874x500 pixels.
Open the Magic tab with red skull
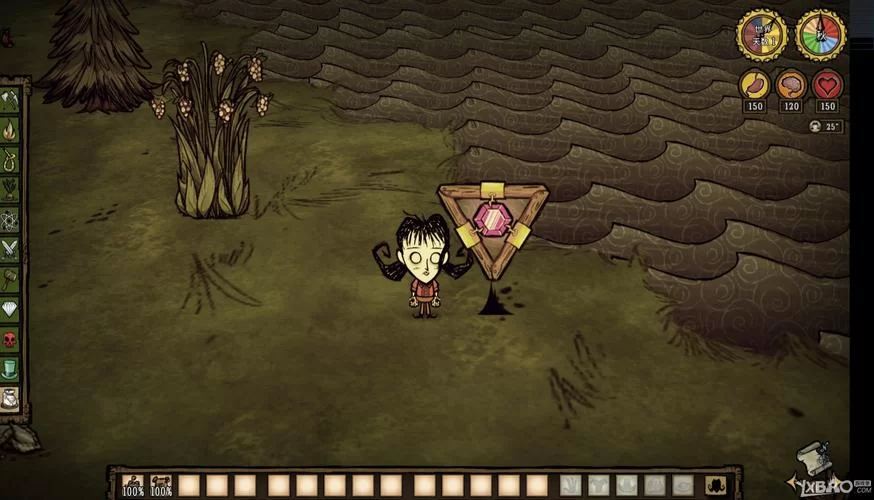click(10, 339)
